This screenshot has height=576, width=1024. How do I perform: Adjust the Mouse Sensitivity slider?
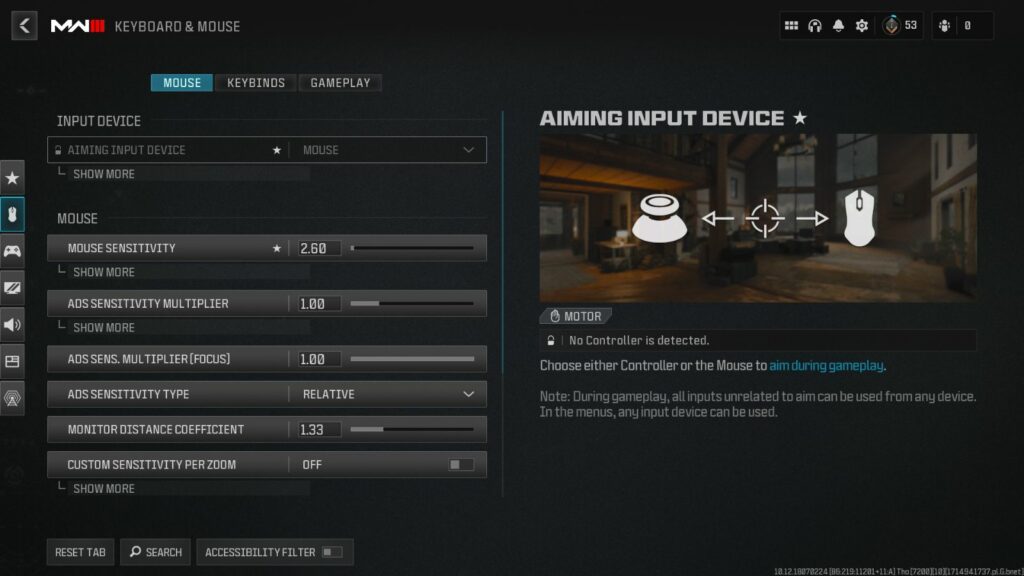point(411,248)
